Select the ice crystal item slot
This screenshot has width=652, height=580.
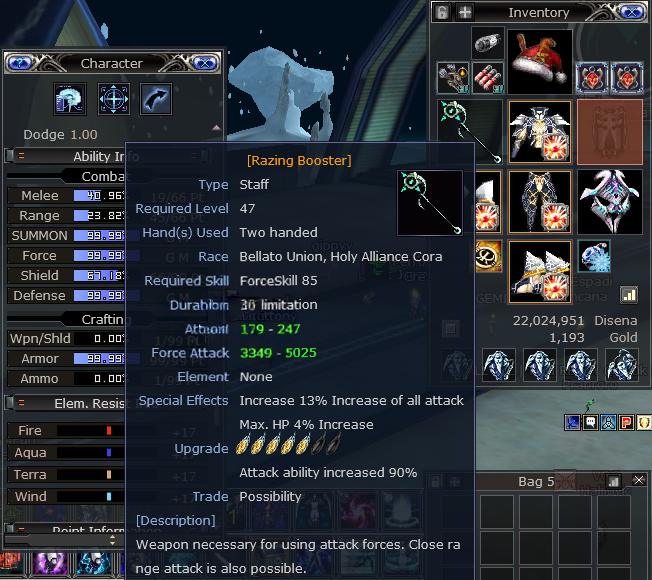594,256
